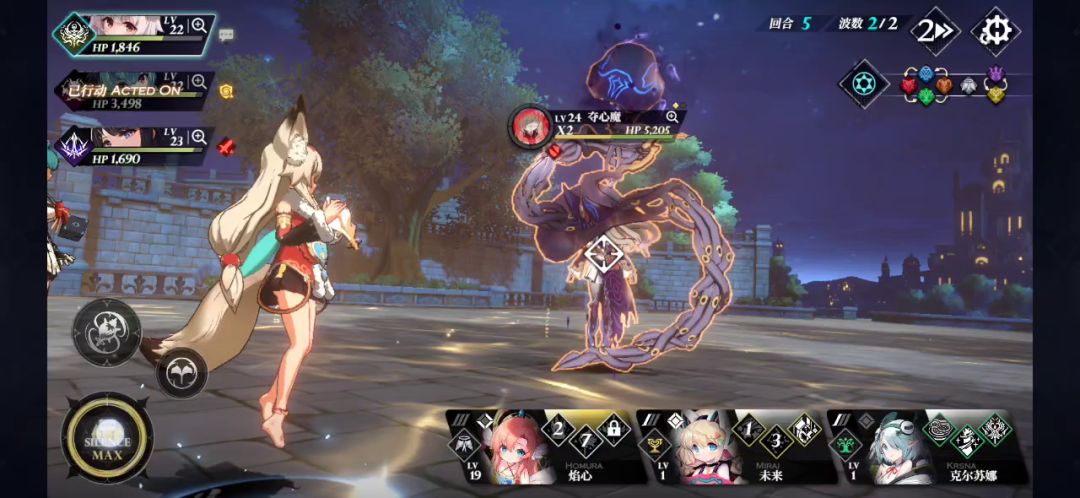Toggle the 2x battle speed button
This screenshot has height=498, width=1080.
[934, 32]
